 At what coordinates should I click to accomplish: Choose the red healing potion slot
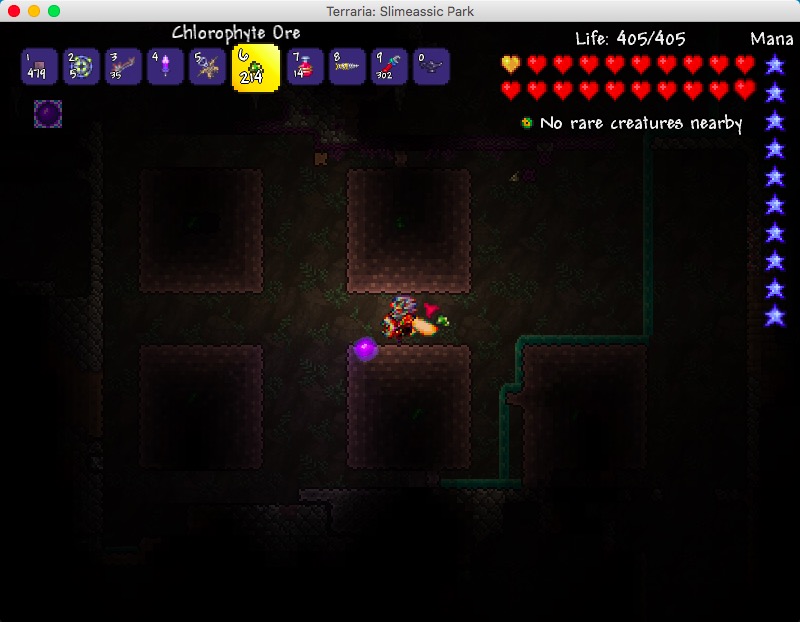pyautogui.click(x=304, y=67)
